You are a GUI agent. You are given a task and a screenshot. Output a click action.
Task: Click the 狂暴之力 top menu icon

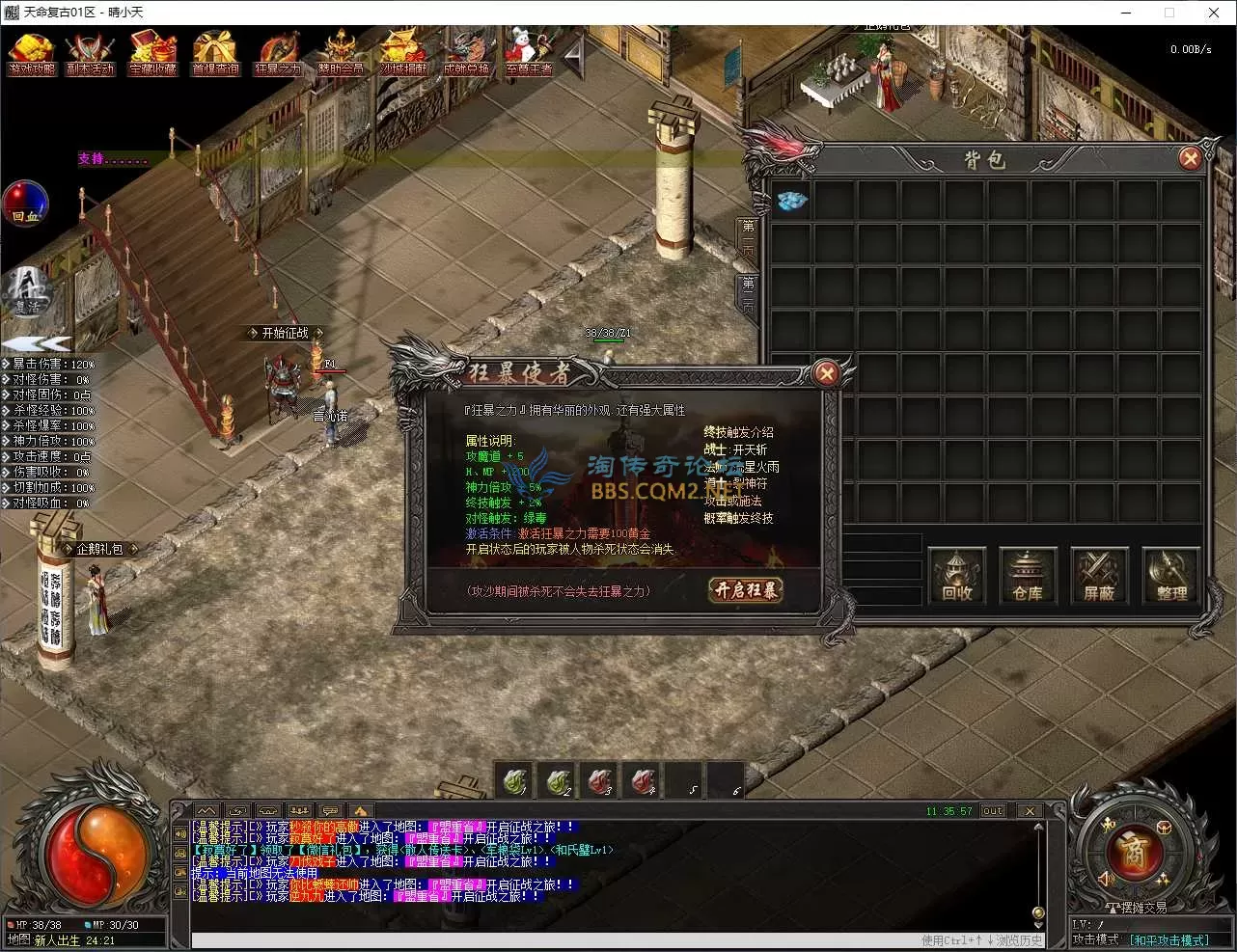[x=278, y=52]
